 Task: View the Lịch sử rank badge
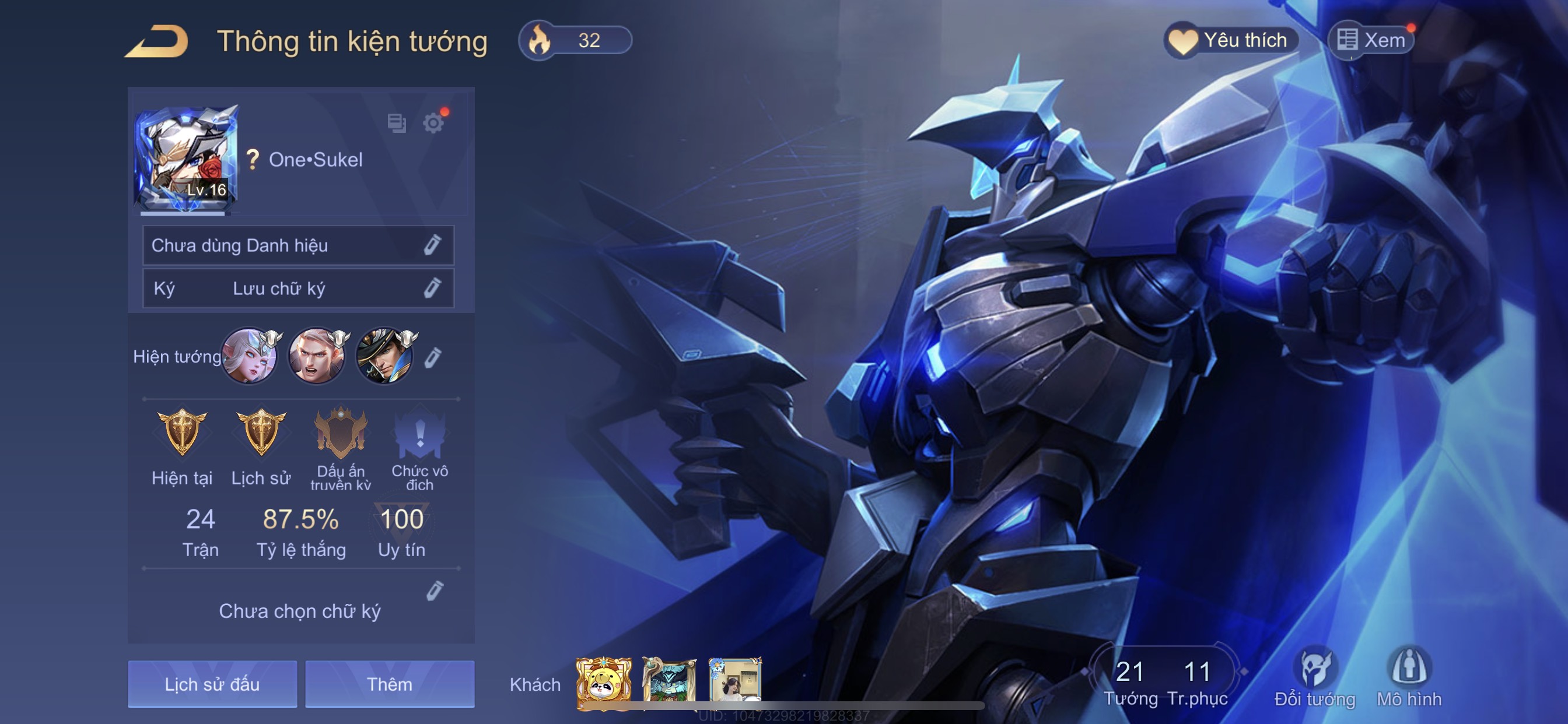261,433
